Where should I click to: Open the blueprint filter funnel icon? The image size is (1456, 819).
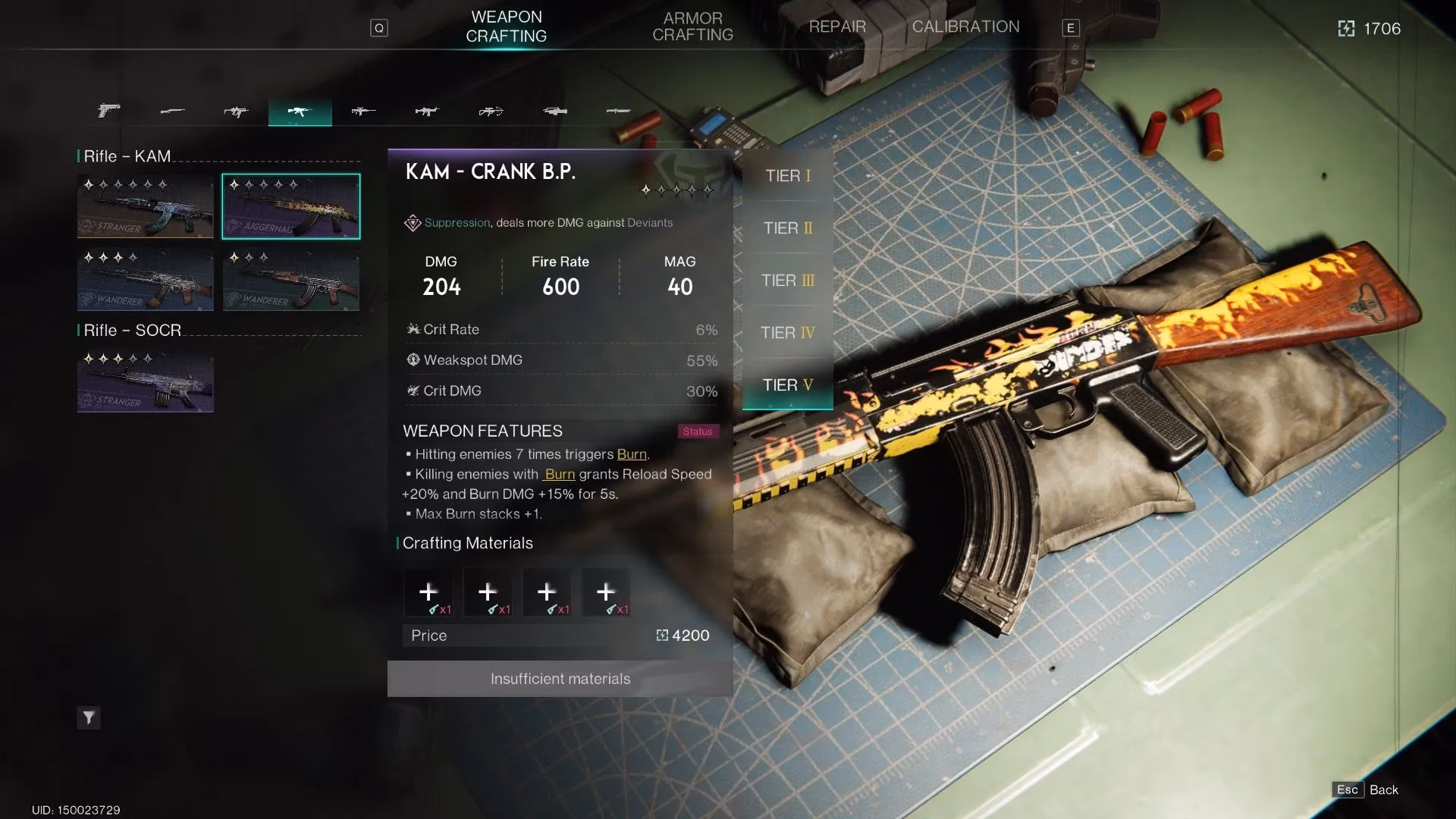(x=89, y=717)
